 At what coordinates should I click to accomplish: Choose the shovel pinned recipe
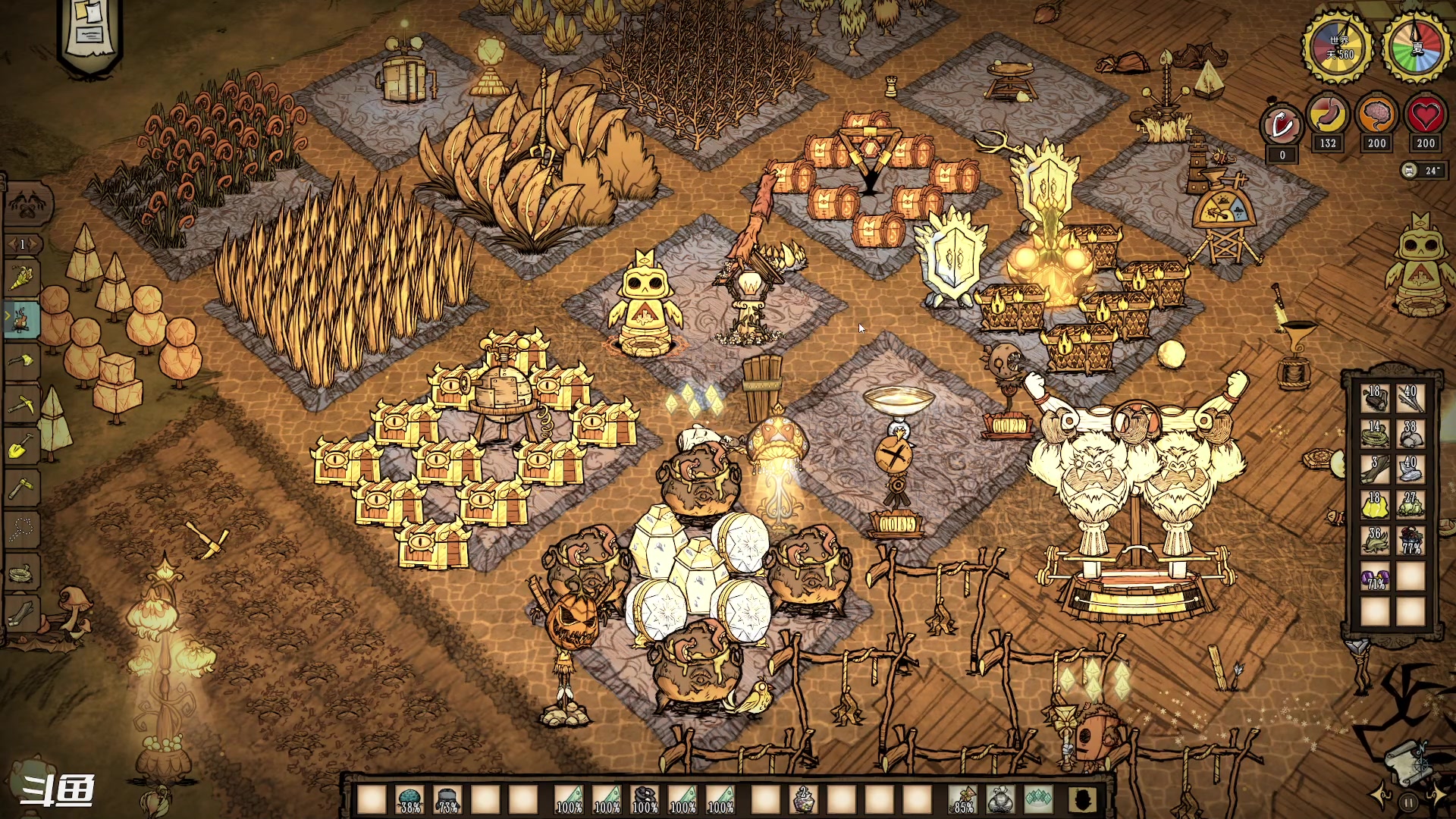[x=21, y=446]
